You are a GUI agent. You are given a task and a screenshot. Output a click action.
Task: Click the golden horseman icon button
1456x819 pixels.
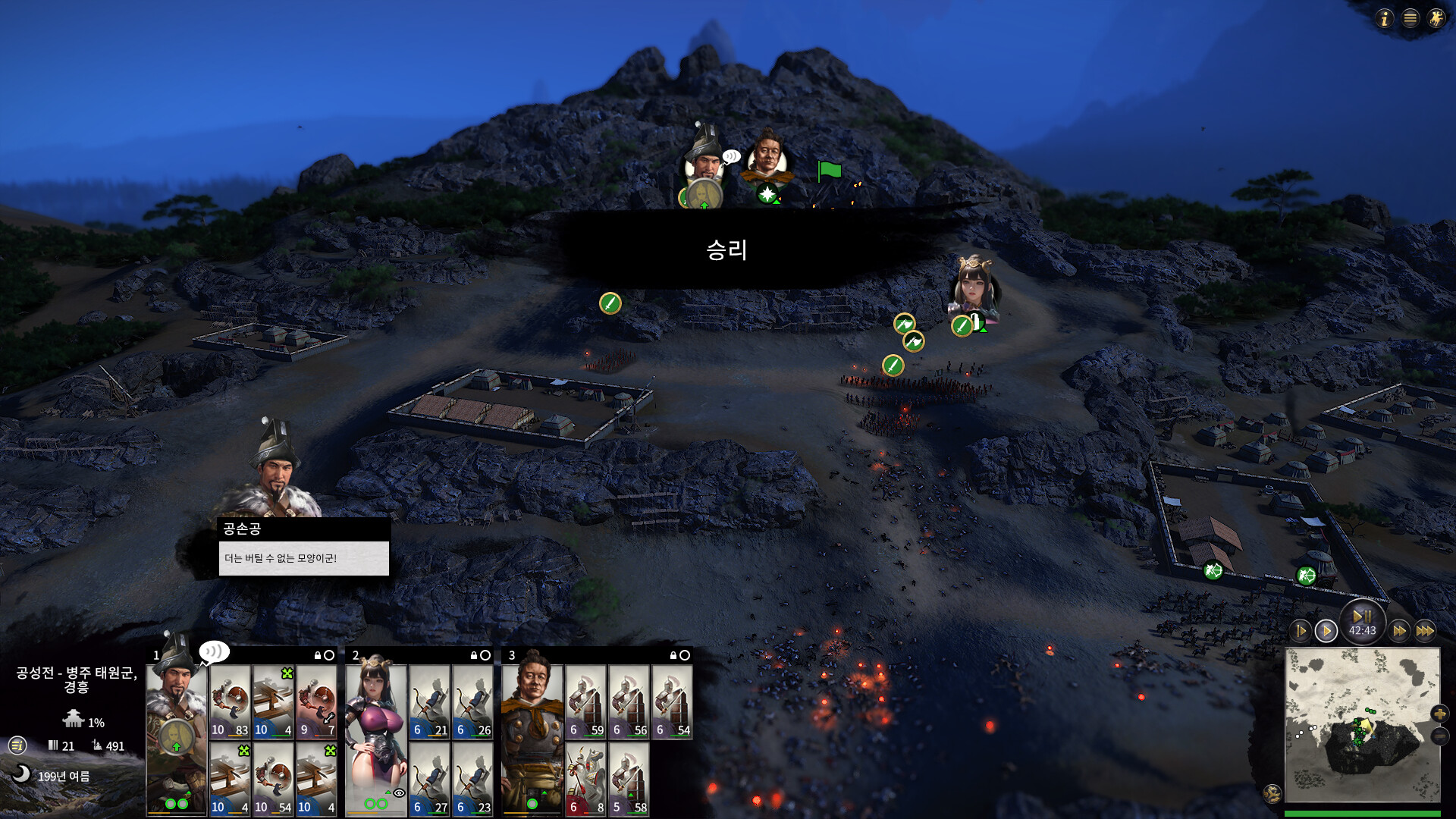(x=1436, y=18)
